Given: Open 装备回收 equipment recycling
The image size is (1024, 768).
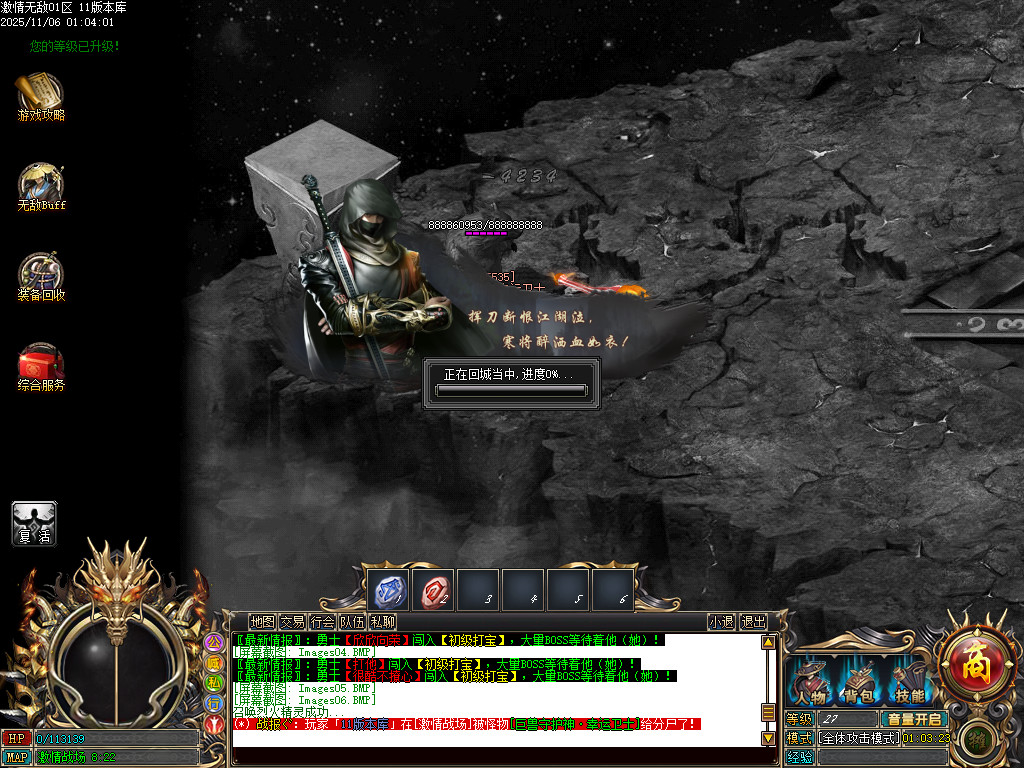Looking at the screenshot, I should coord(40,274).
